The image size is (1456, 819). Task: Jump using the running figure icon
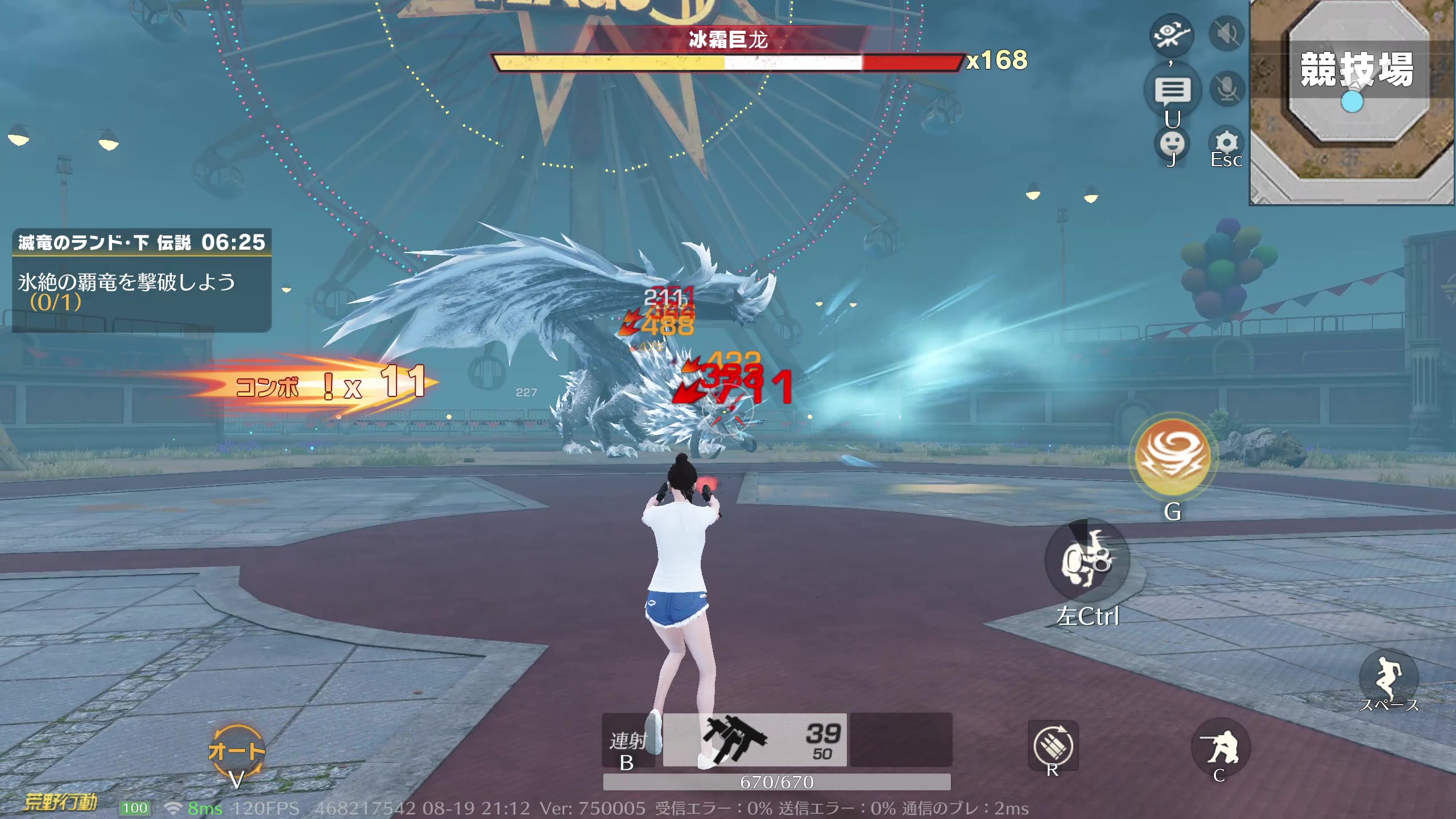click(x=1388, y=677)
